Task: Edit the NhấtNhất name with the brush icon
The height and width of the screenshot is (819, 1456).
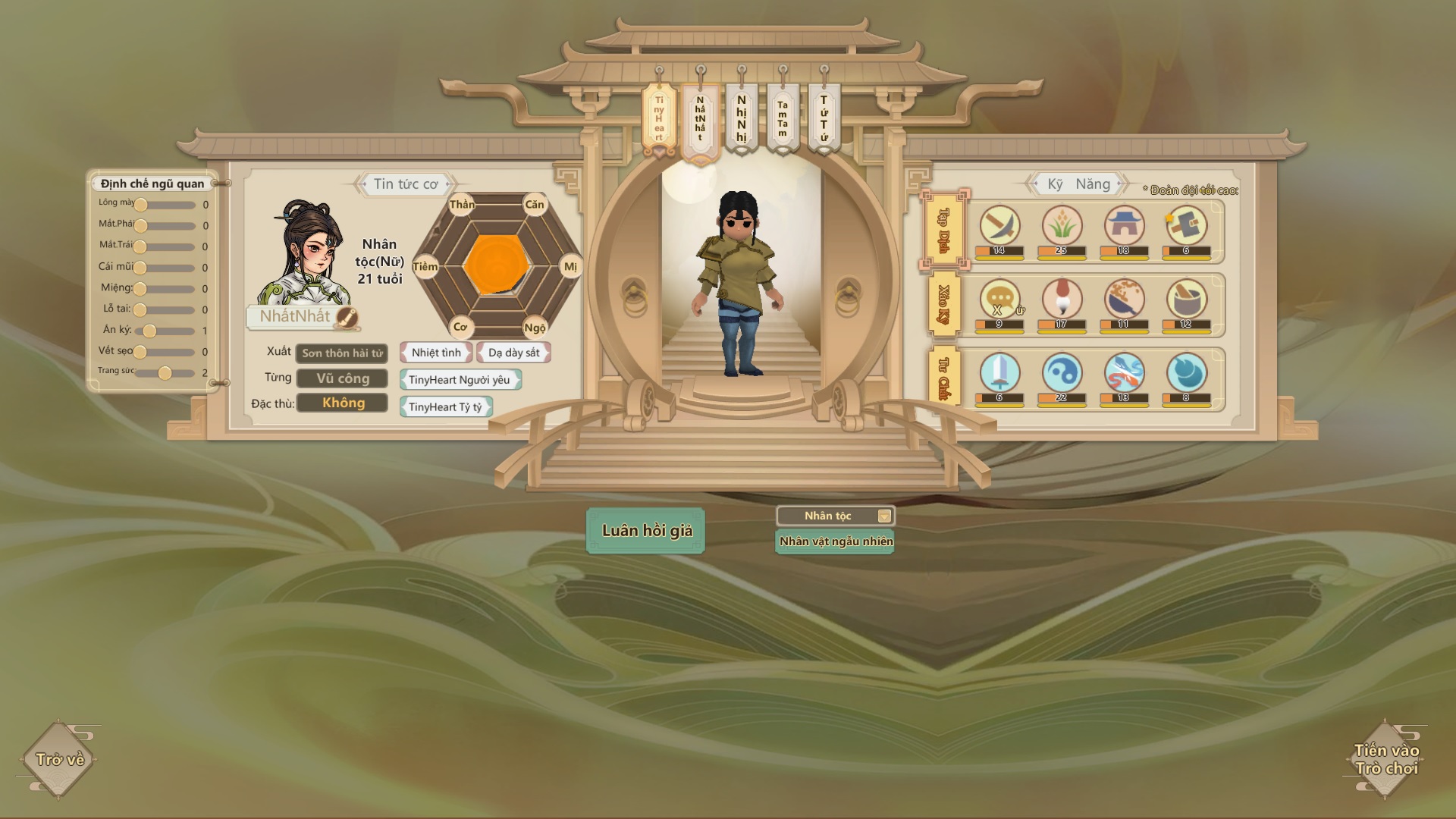Action: 347,317
